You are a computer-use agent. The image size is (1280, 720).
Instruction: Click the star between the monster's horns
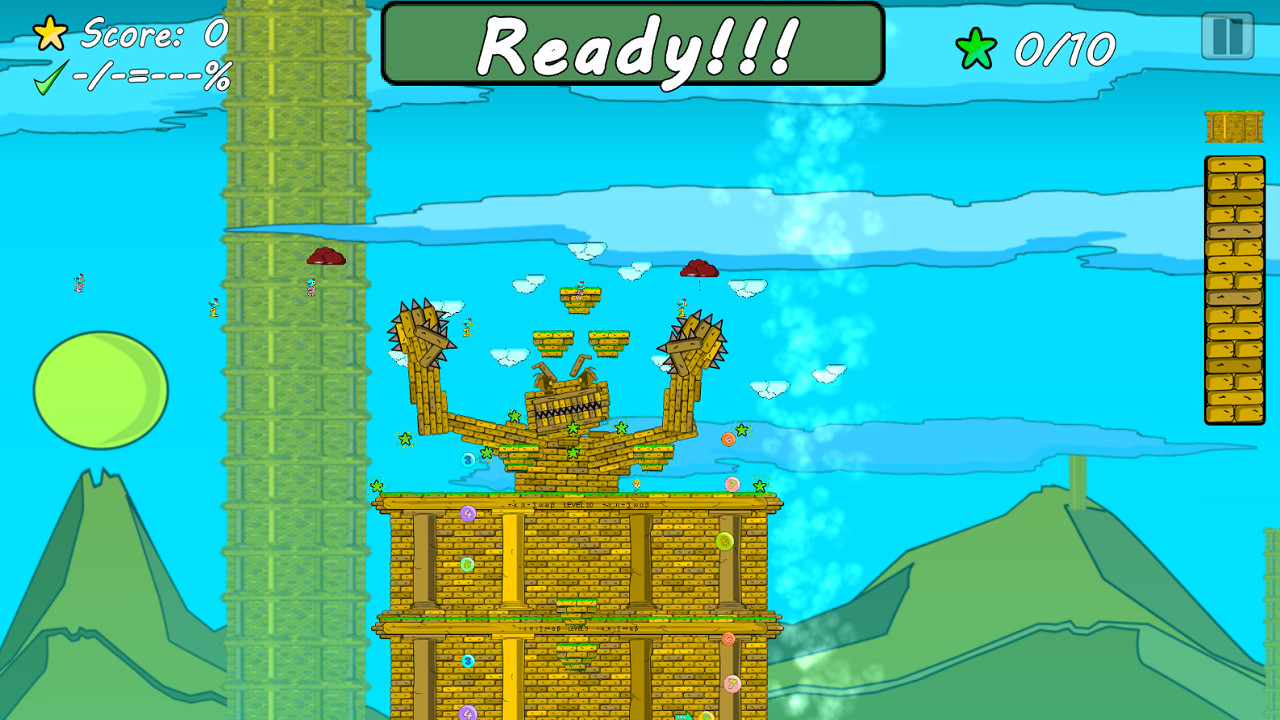[572, 426]
